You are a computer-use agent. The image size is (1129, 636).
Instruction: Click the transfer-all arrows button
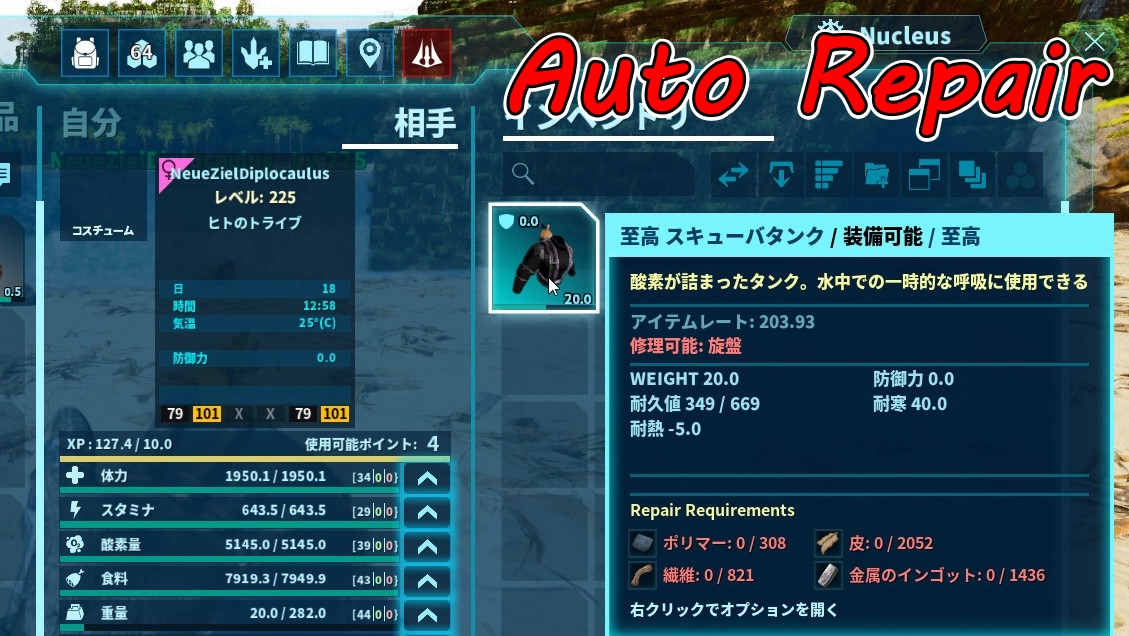click(x=733, y=175)
